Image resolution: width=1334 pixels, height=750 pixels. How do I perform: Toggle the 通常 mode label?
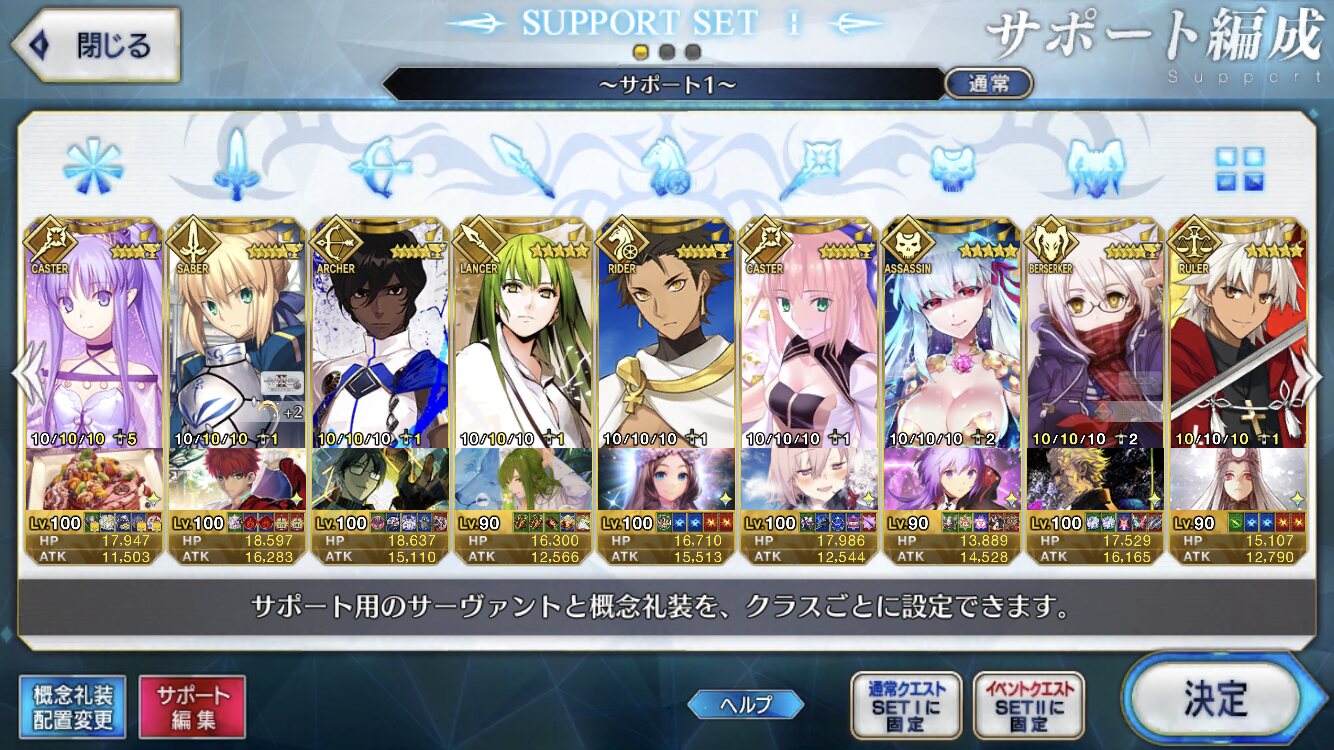point(988,84)
